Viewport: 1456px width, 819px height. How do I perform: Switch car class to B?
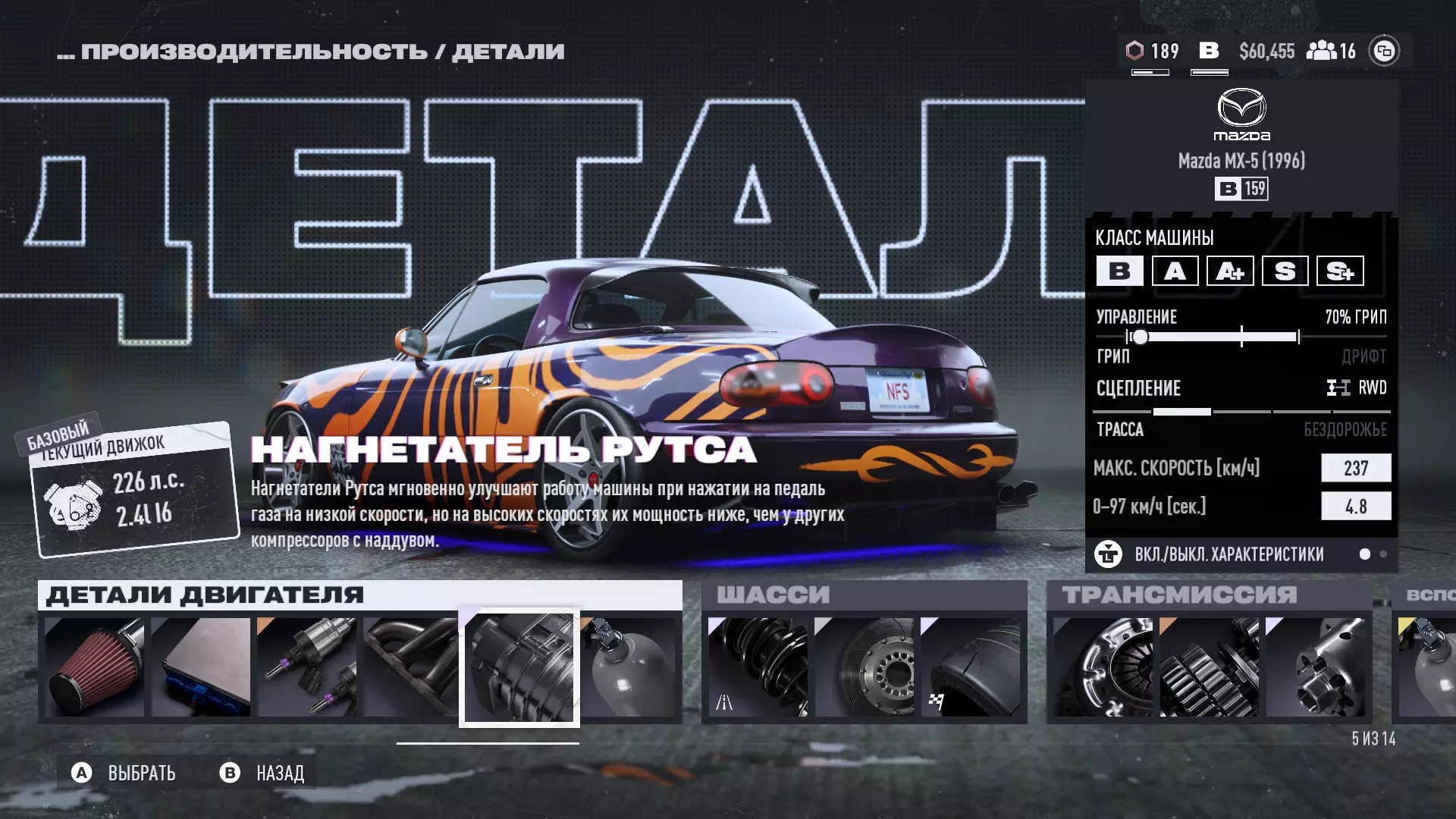(x=1119, y=271)
